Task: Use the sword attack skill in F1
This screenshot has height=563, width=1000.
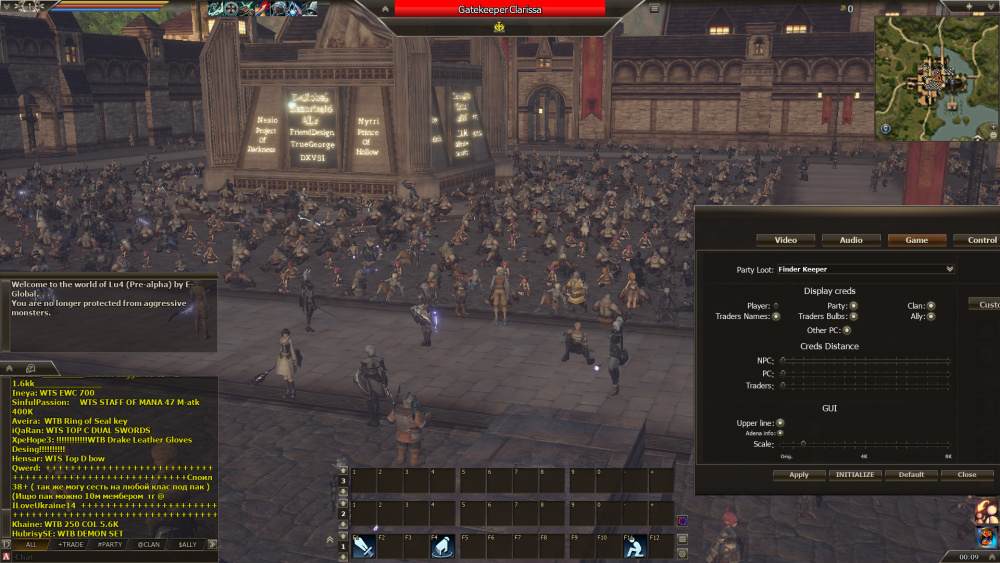Action: [364, 546]
